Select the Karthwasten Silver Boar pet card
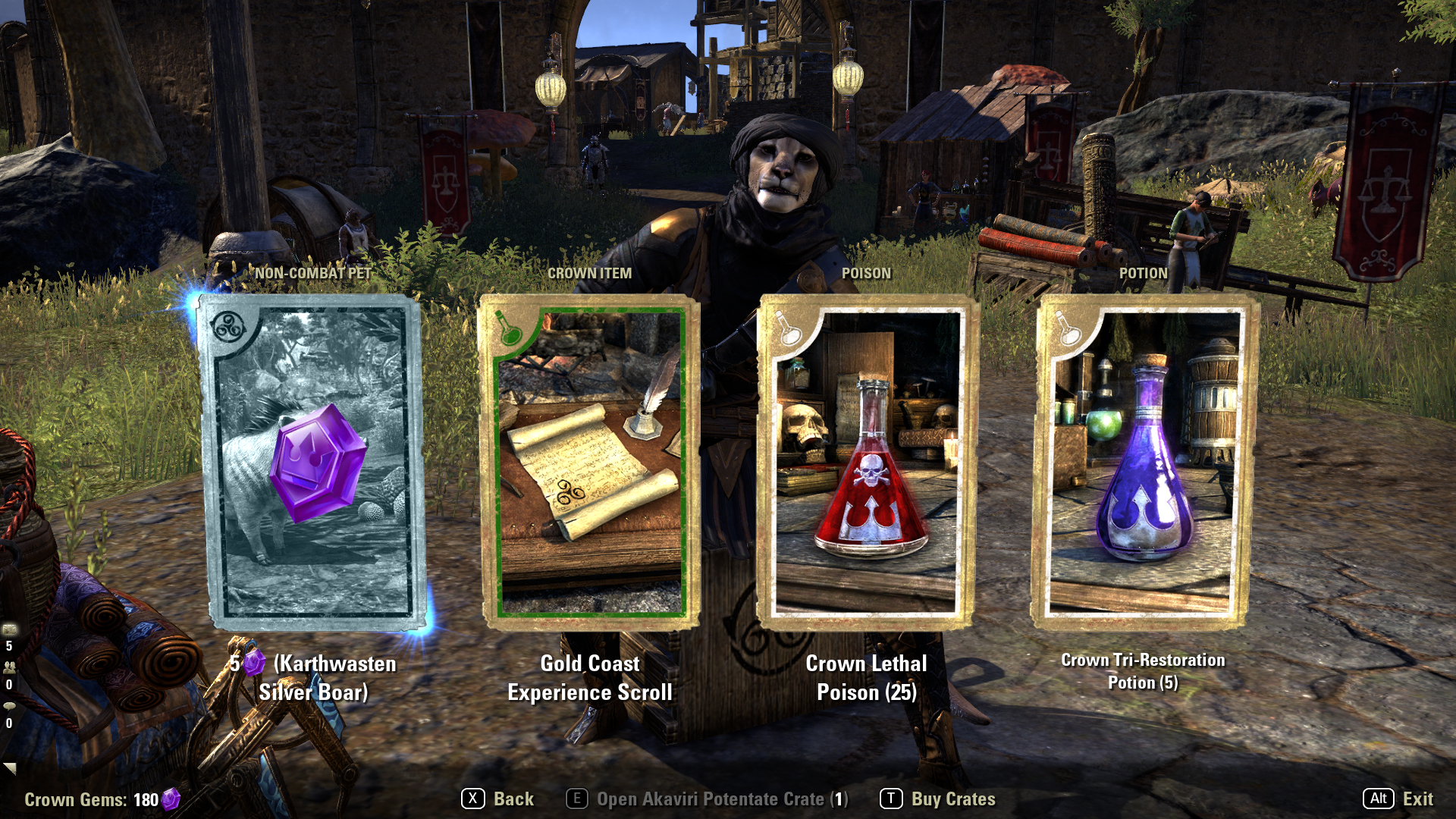The image size is (1456, 819). (x=312, y=463)
